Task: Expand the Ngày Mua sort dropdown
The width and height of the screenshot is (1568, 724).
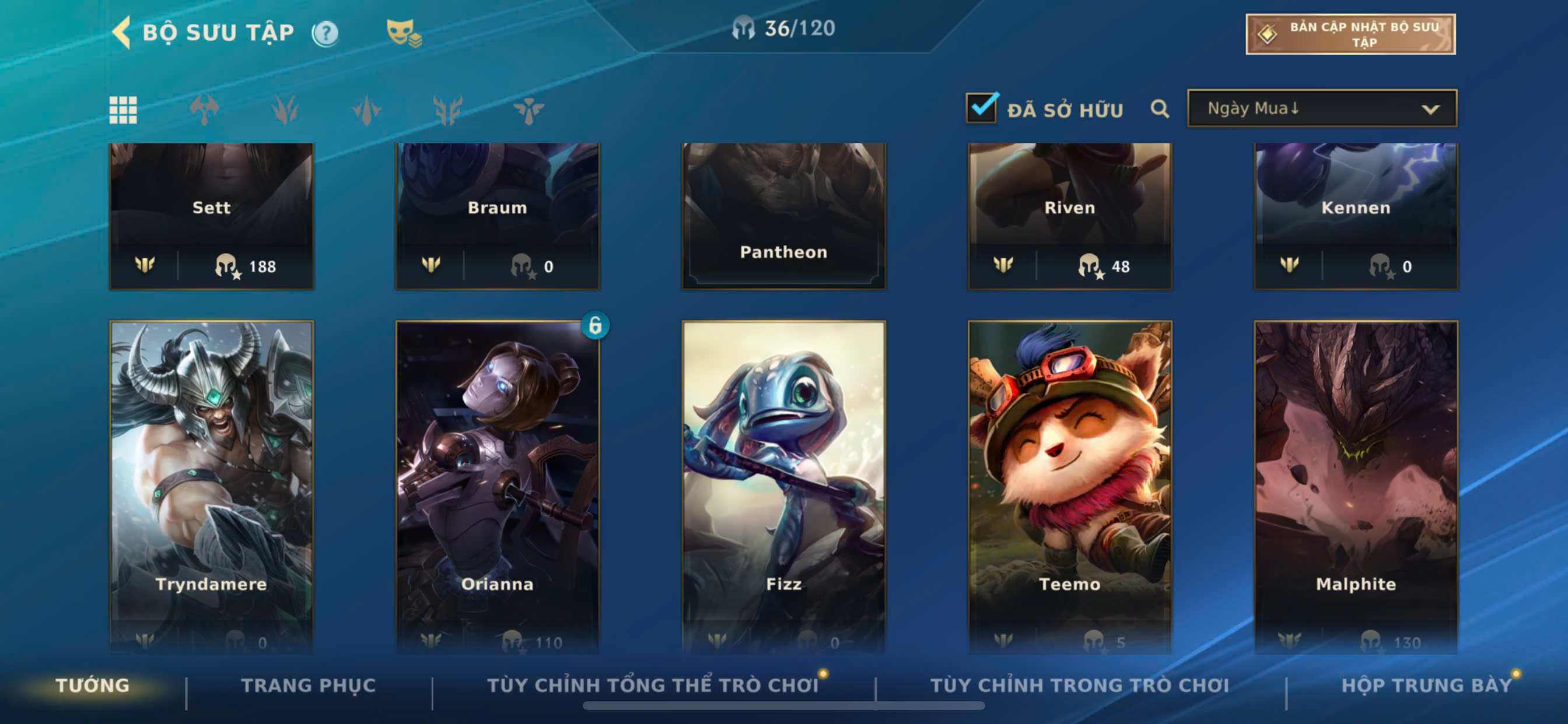Action: [1321, 109]
